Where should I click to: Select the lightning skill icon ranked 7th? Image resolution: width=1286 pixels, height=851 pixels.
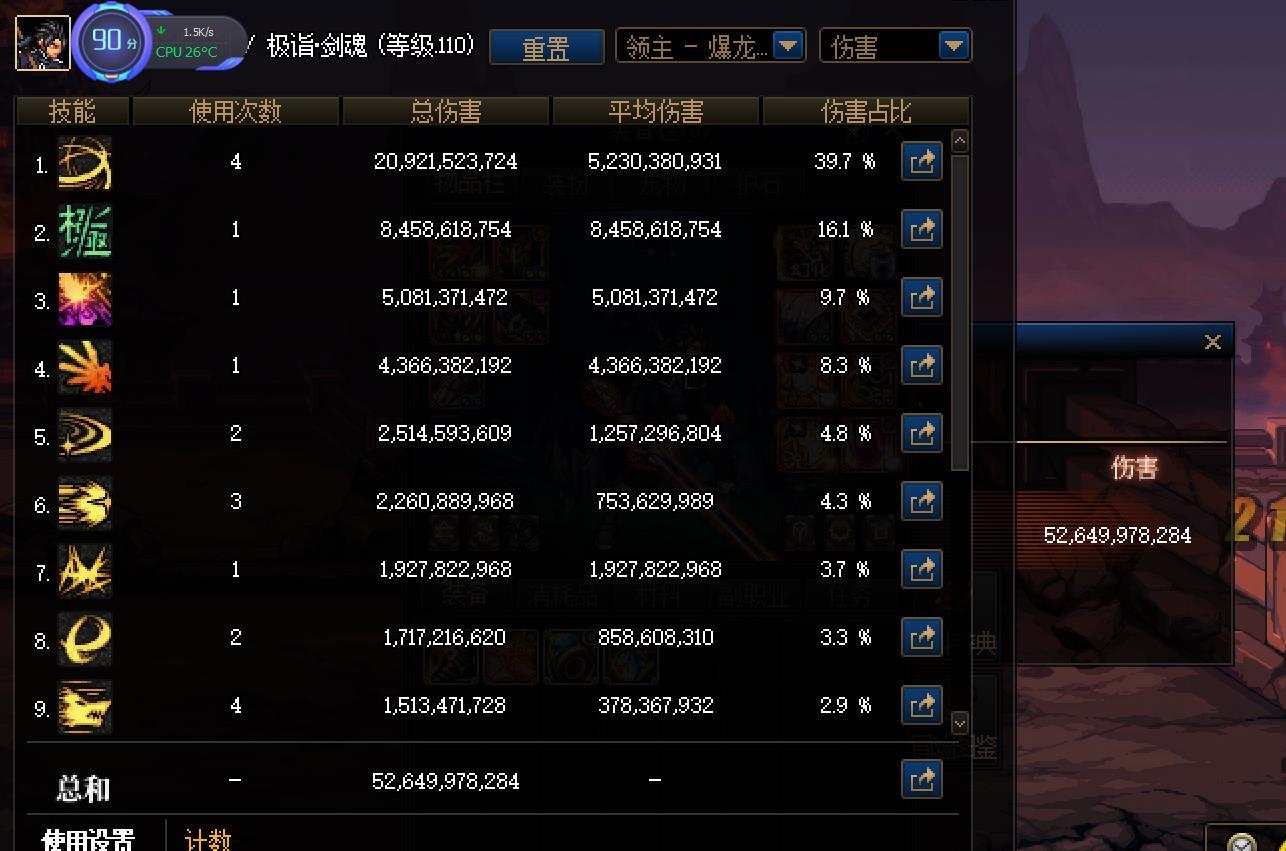[85, 570]
